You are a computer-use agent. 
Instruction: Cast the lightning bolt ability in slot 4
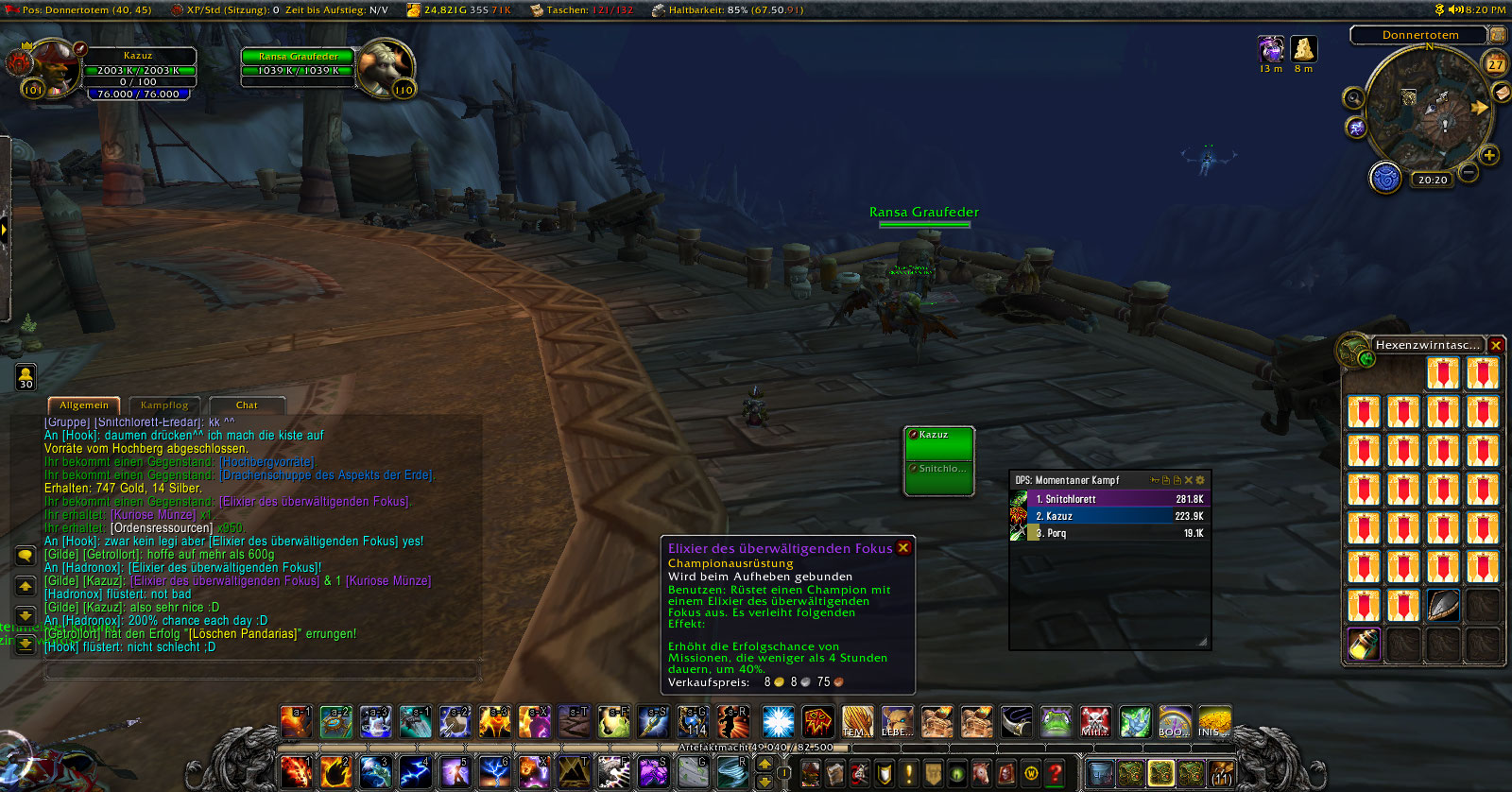tap(415, 772)
